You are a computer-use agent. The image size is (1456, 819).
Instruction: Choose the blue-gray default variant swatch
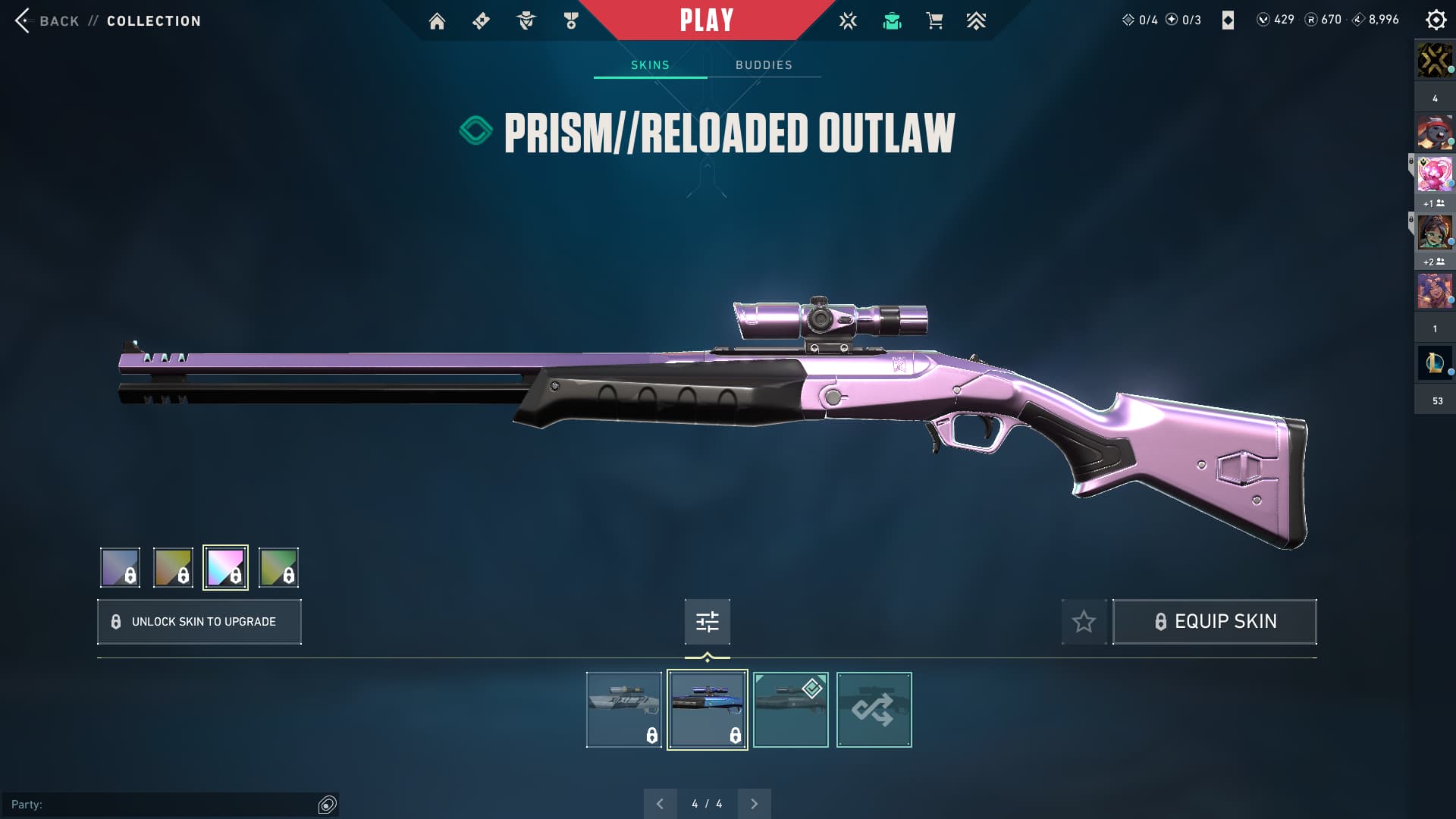click(x=120, y=567)
